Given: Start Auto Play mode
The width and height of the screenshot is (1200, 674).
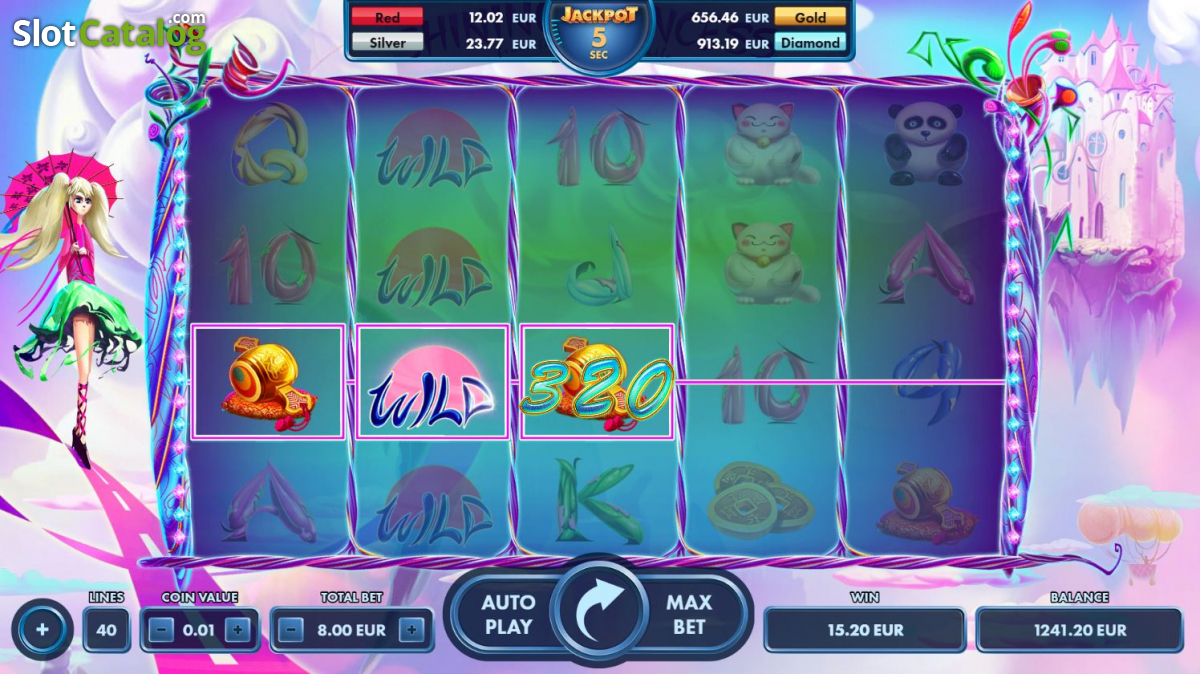Looking at the screenshot, I should tap(508, 614).
